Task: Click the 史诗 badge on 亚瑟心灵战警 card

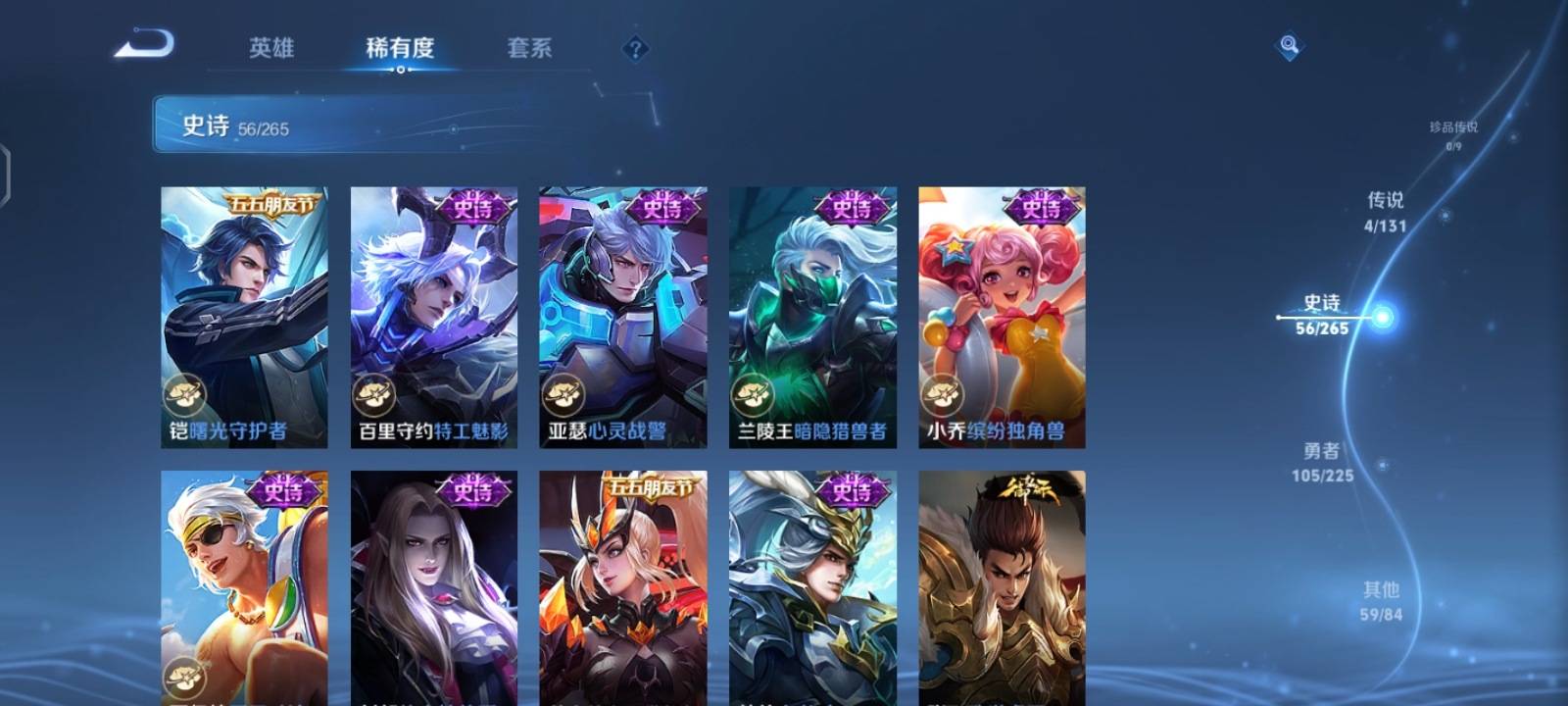Action: pyautogui.click(x=662, y=207)
